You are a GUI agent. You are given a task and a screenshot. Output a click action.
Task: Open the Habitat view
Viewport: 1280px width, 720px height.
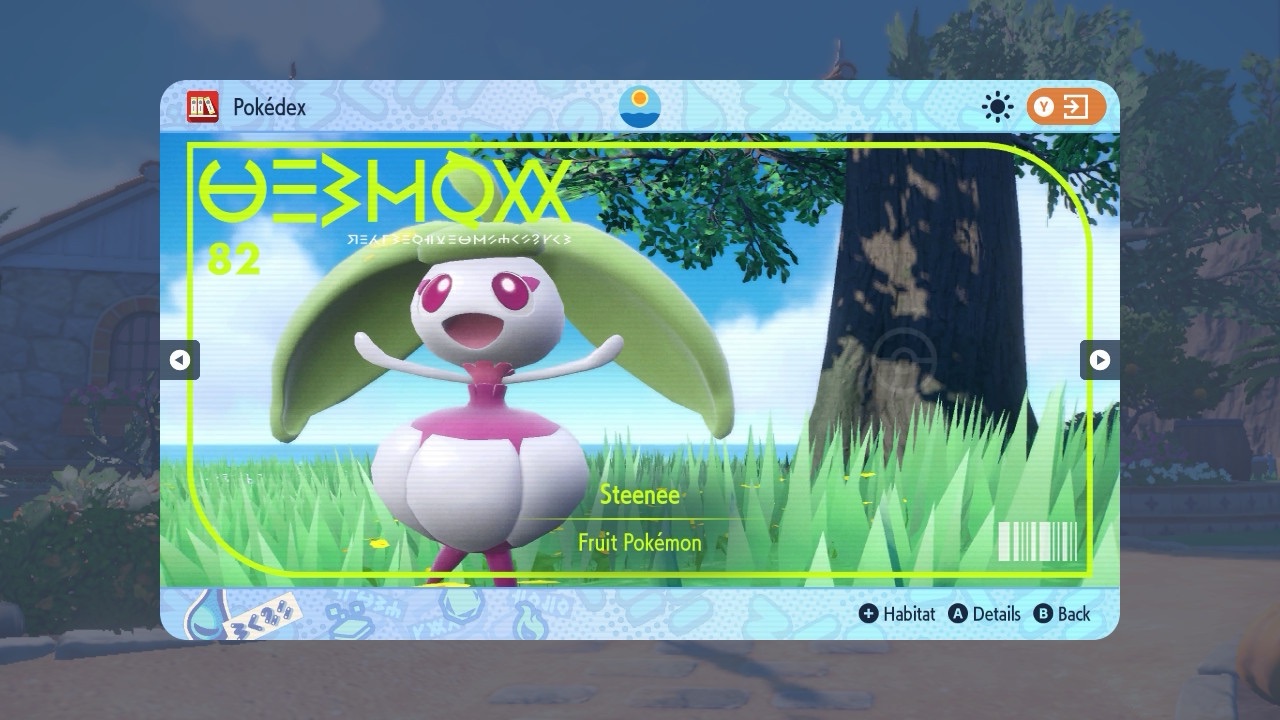(x=897, y=614)
